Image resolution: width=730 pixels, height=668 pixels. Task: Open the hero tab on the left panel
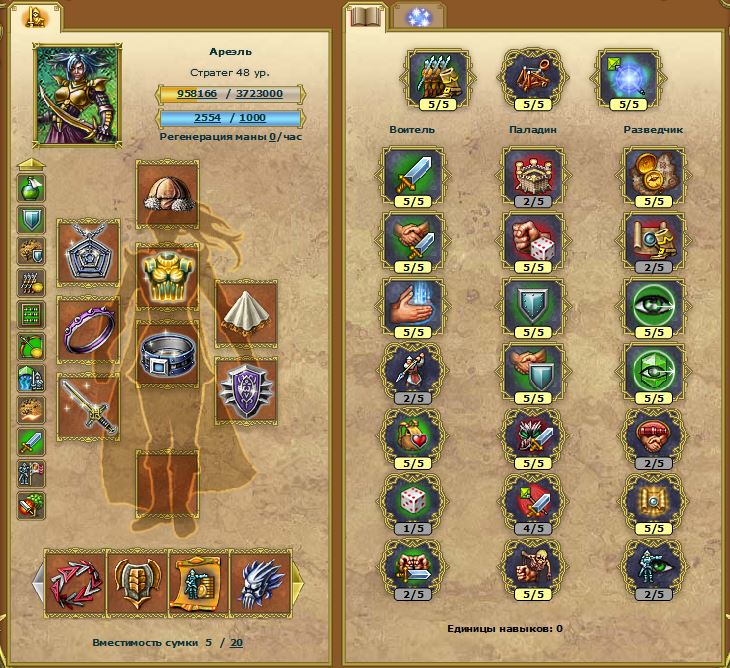tap(35, 16)
